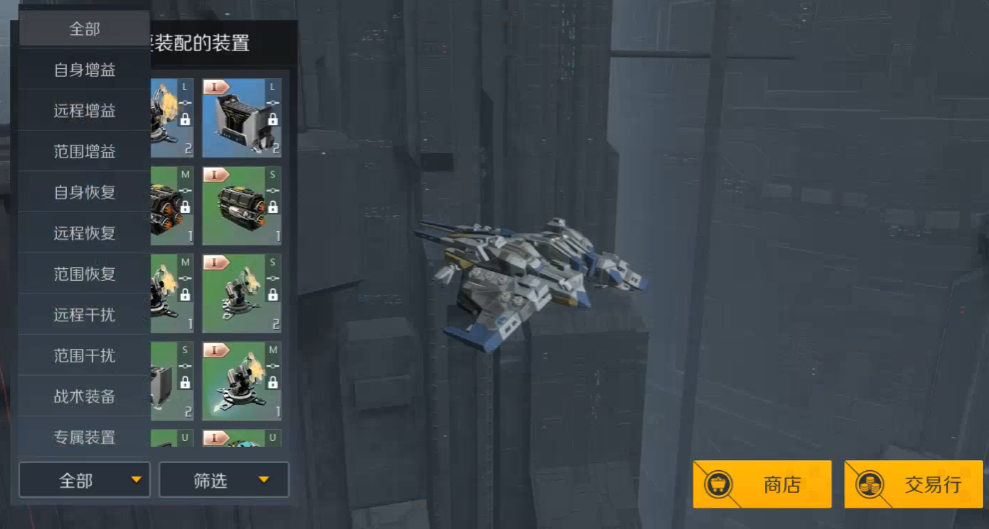The height and width of the screenshot is (529, 989).
Task: Filter by 范围恢复 devices
Action: (84, 274)
